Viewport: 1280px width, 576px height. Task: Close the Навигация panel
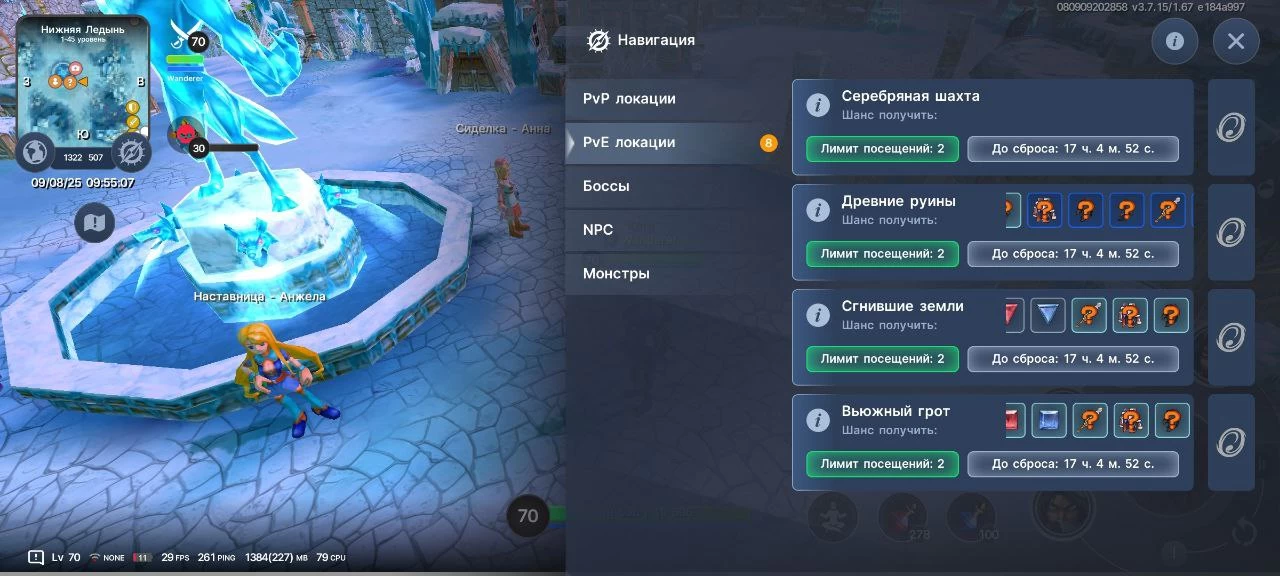[x=1235, y=41]
